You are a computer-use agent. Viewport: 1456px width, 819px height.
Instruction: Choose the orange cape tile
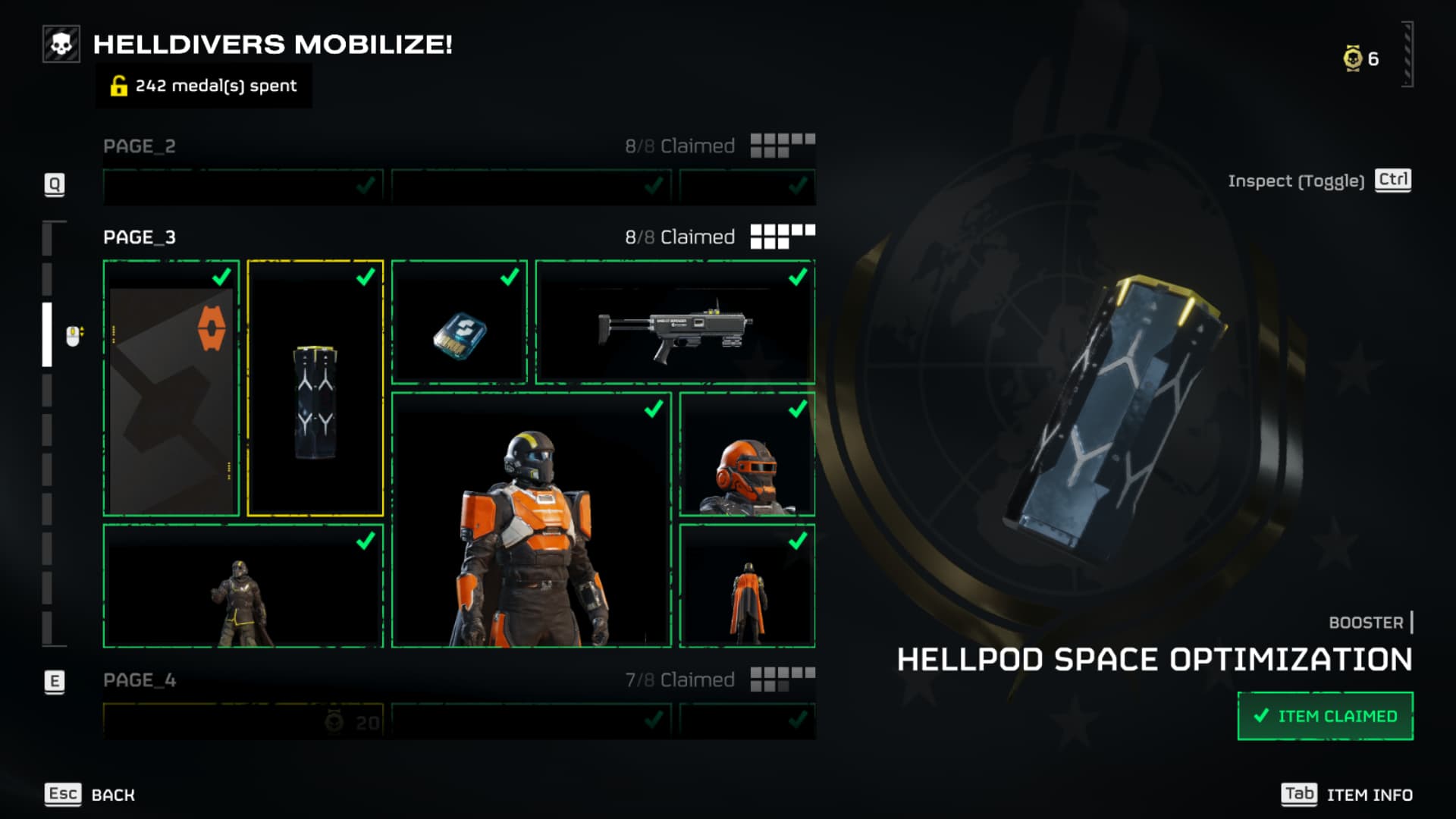(747, 586)
